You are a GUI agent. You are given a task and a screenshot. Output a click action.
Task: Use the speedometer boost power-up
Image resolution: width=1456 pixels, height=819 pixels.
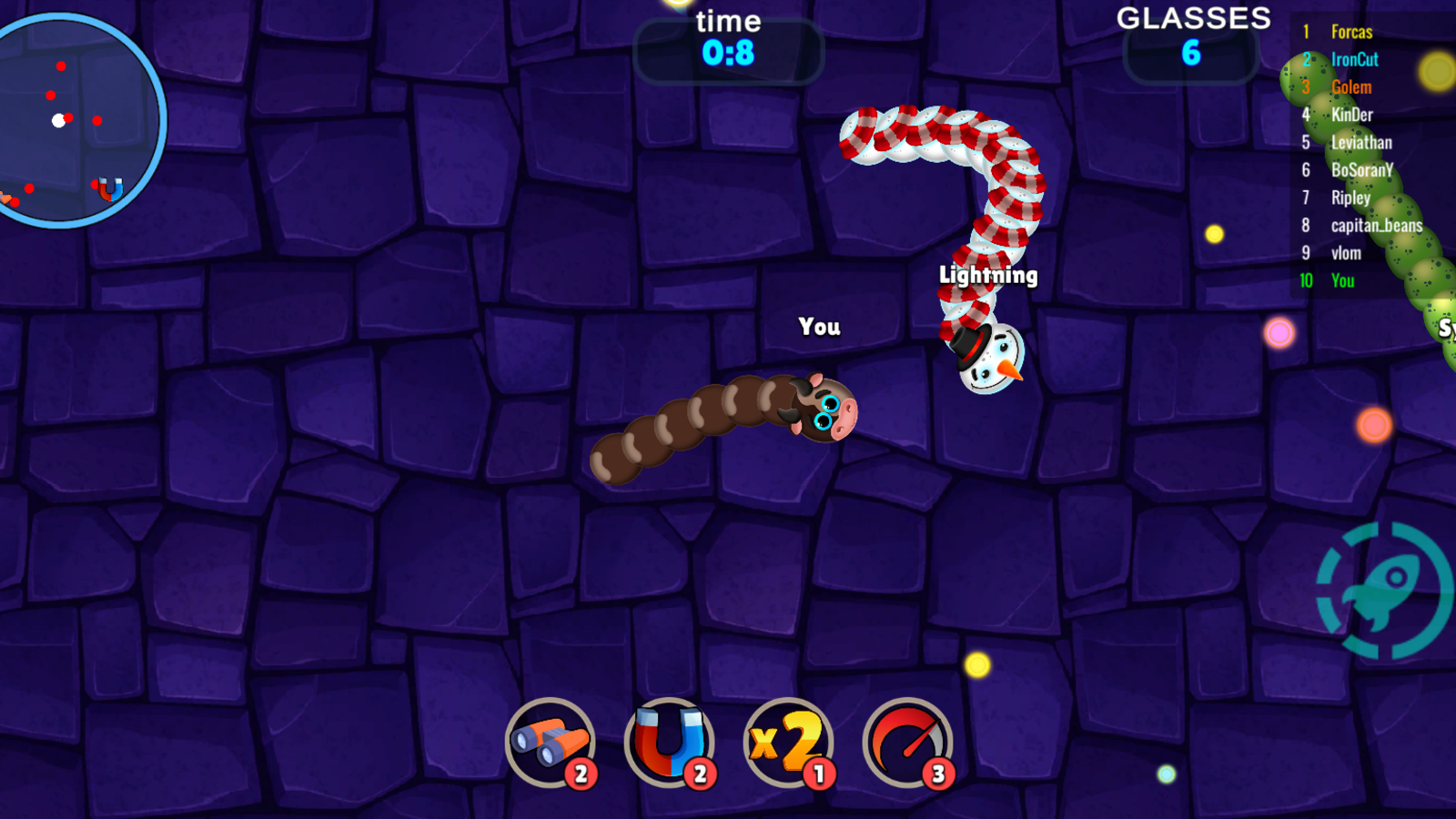tap(906, 743)
